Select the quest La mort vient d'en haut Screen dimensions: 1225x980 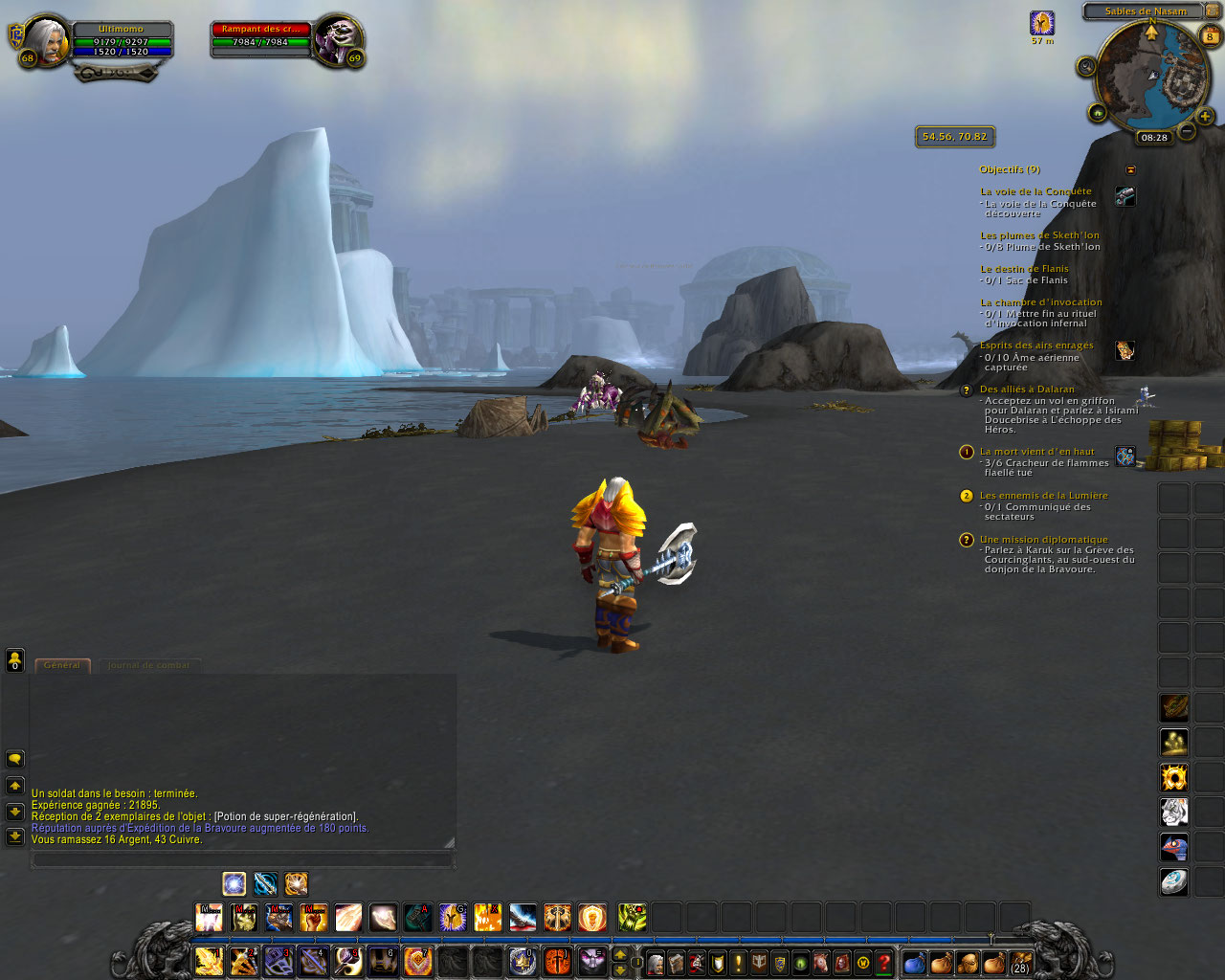(1036, 452)
